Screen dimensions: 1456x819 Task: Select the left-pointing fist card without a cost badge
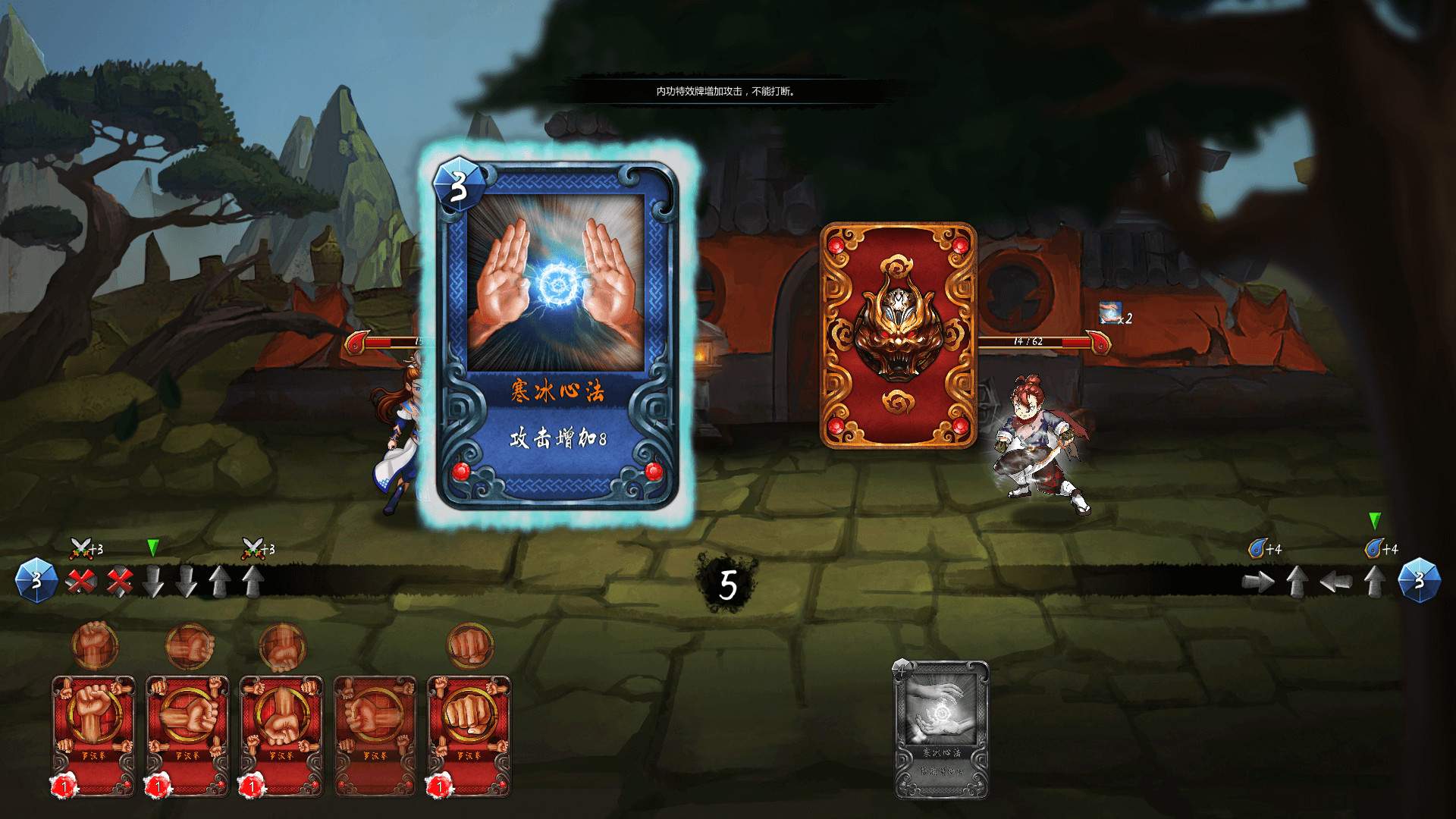(x=375, y=734)
